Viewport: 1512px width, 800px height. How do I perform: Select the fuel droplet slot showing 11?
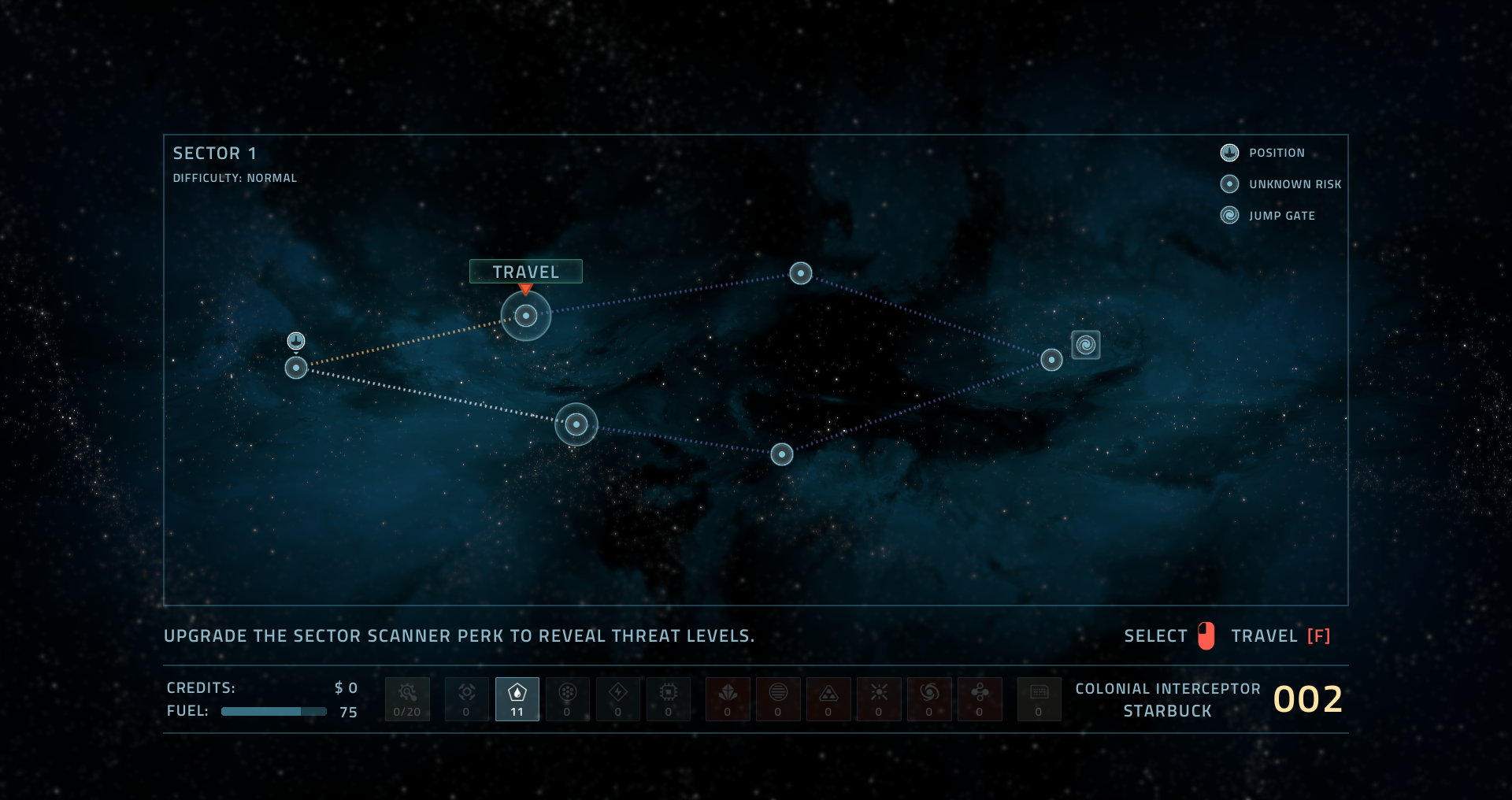(x=517, y=699)
